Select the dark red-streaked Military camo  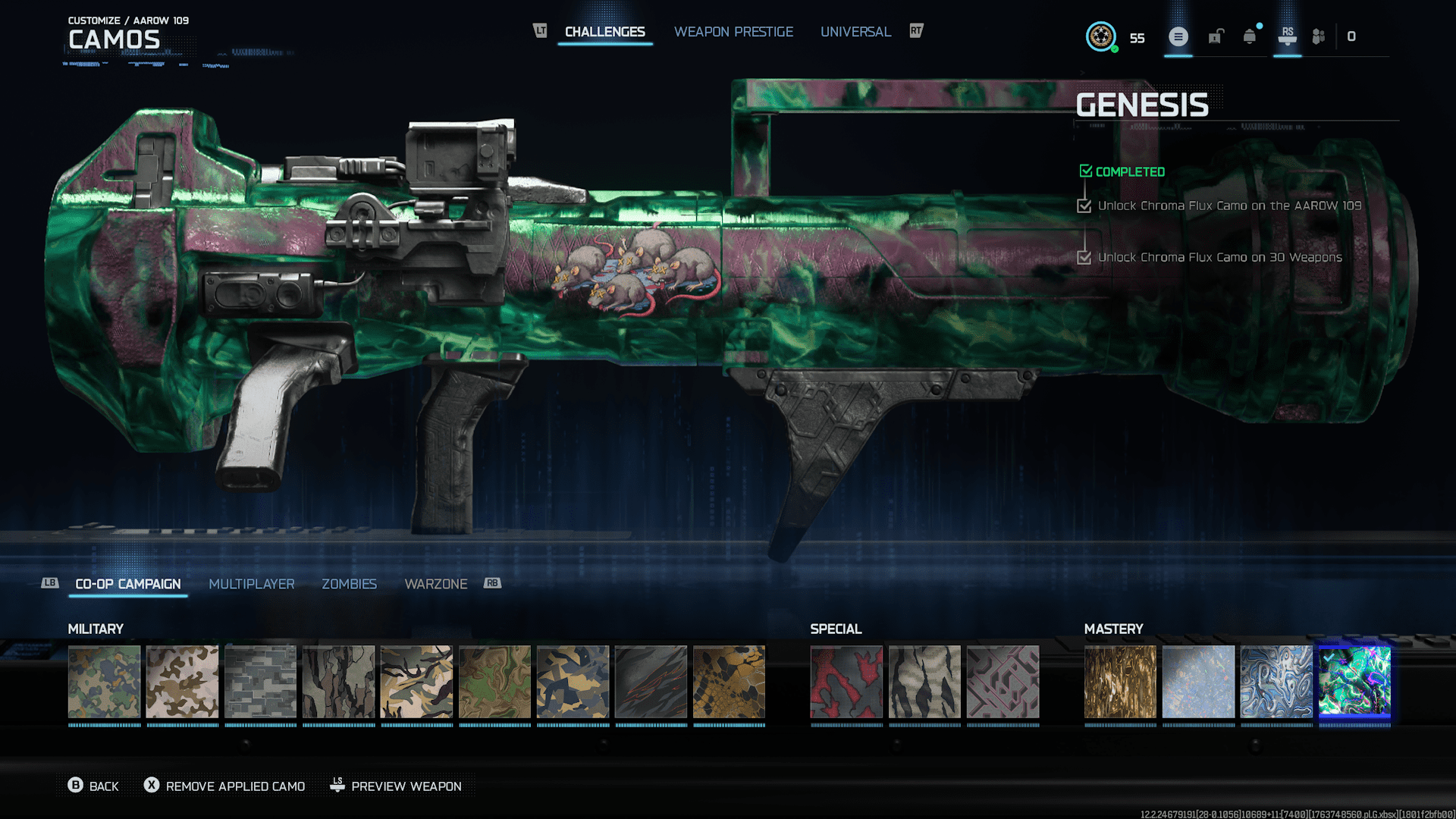(x=651, y=682)
